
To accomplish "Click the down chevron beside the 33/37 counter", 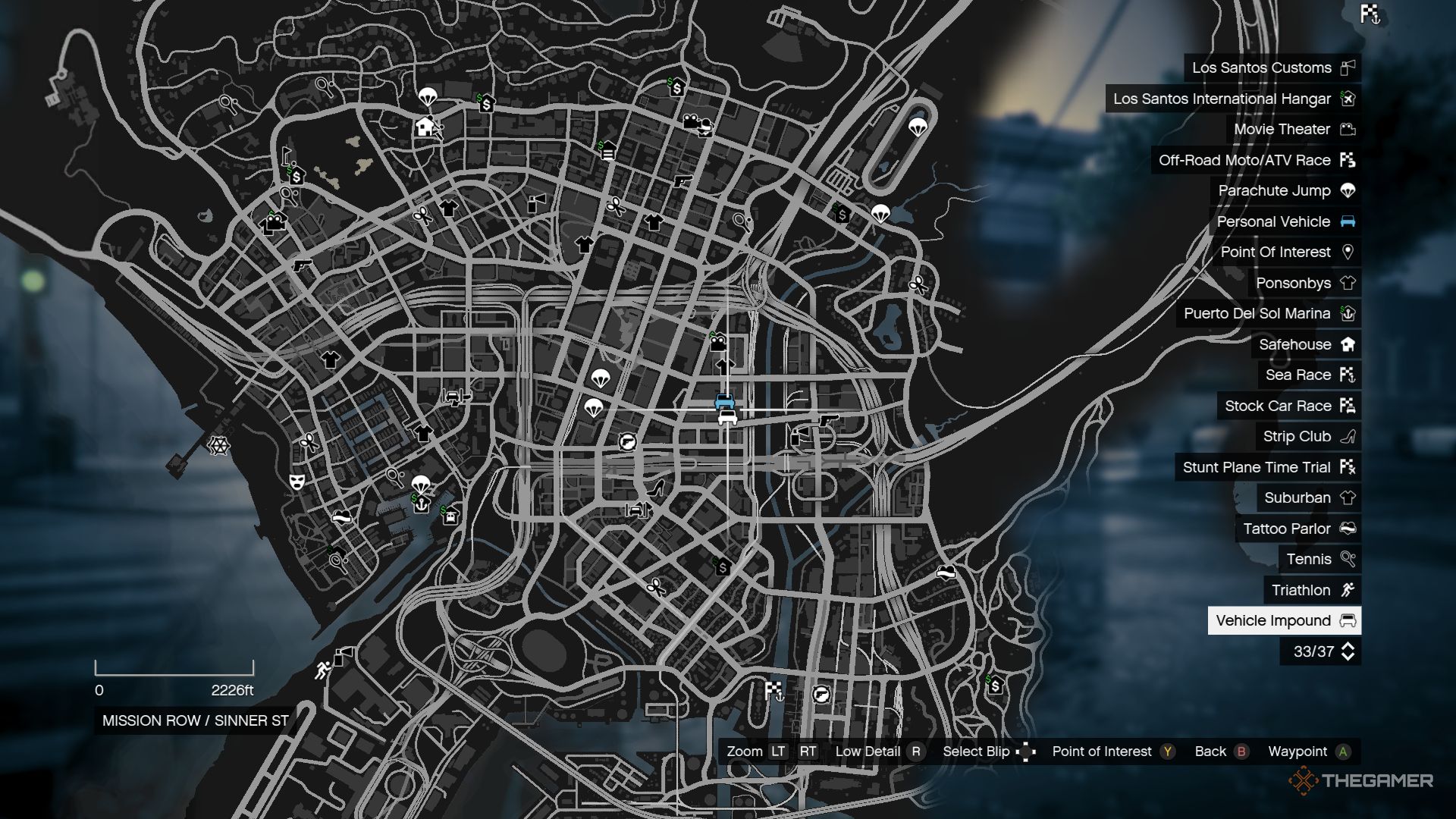I will (1349, 657).
